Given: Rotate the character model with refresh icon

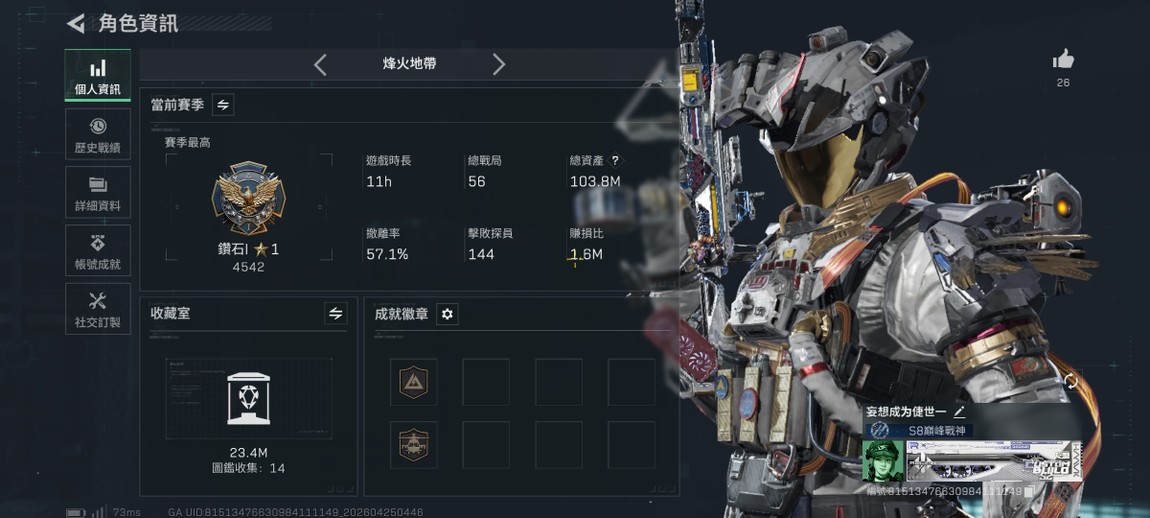Looking at the screenshot, I should tap(1071, 381).
